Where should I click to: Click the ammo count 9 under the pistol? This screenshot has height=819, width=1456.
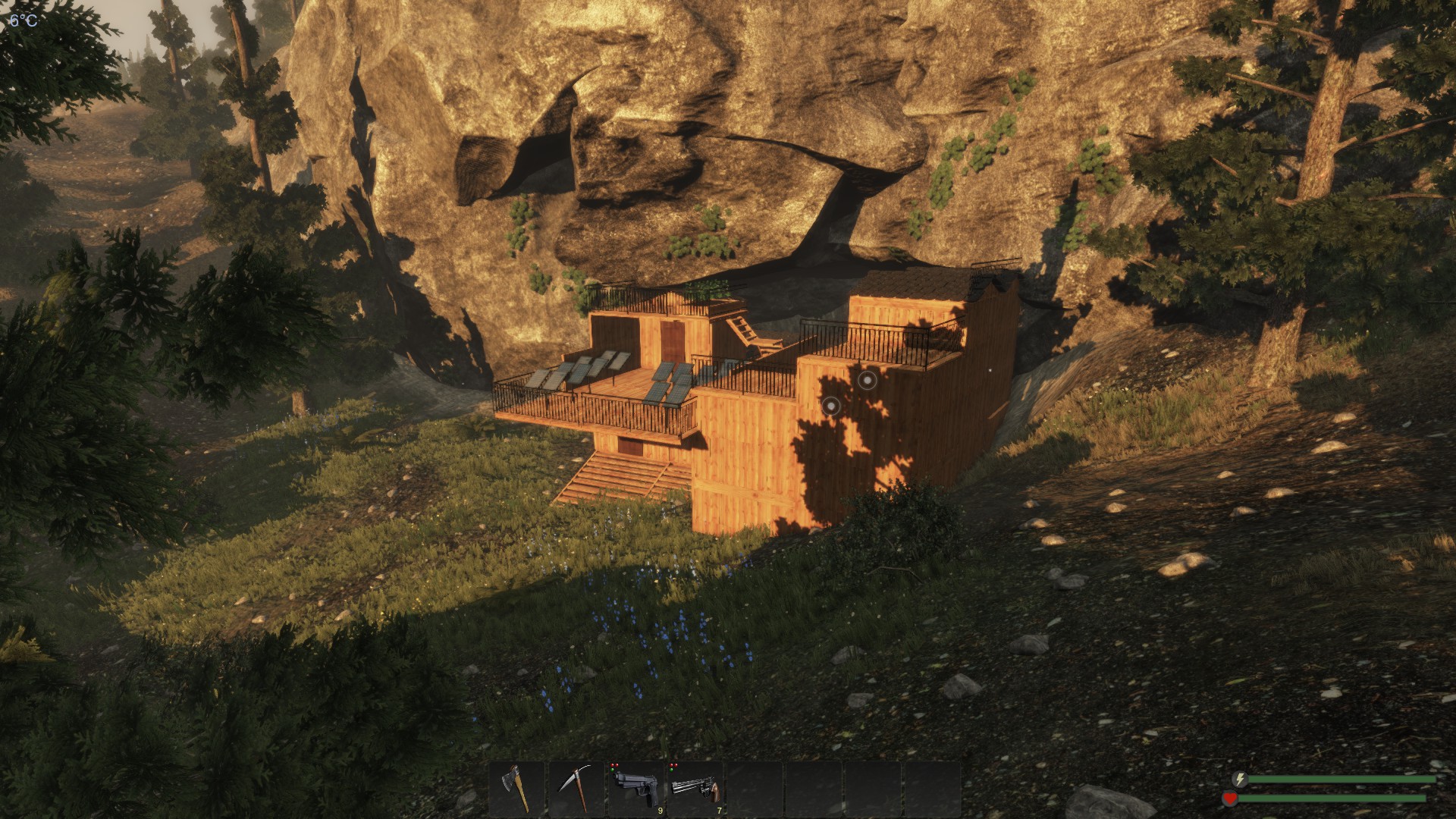coord(660,811)
